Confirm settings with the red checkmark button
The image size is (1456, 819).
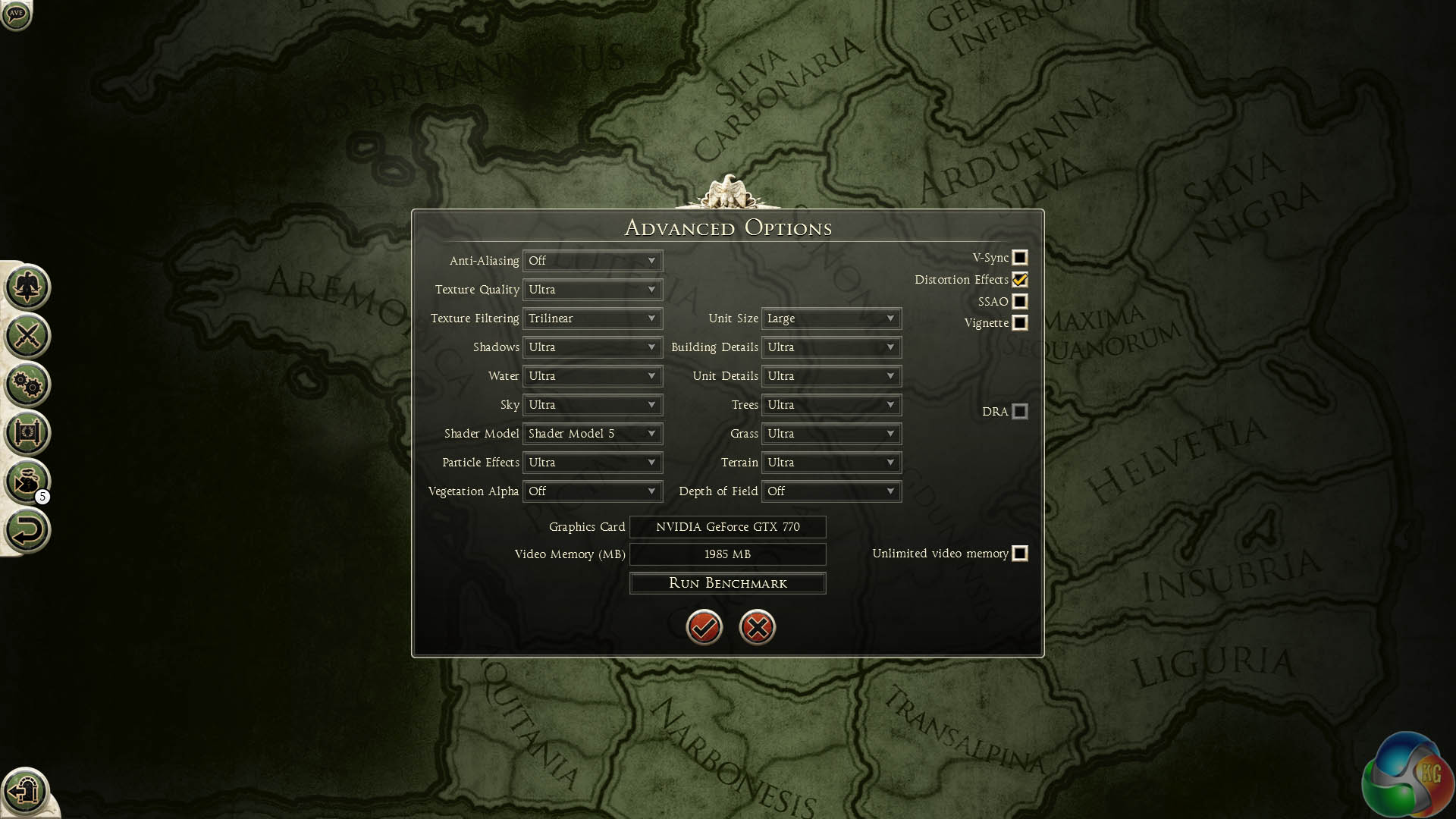[704, 627]
